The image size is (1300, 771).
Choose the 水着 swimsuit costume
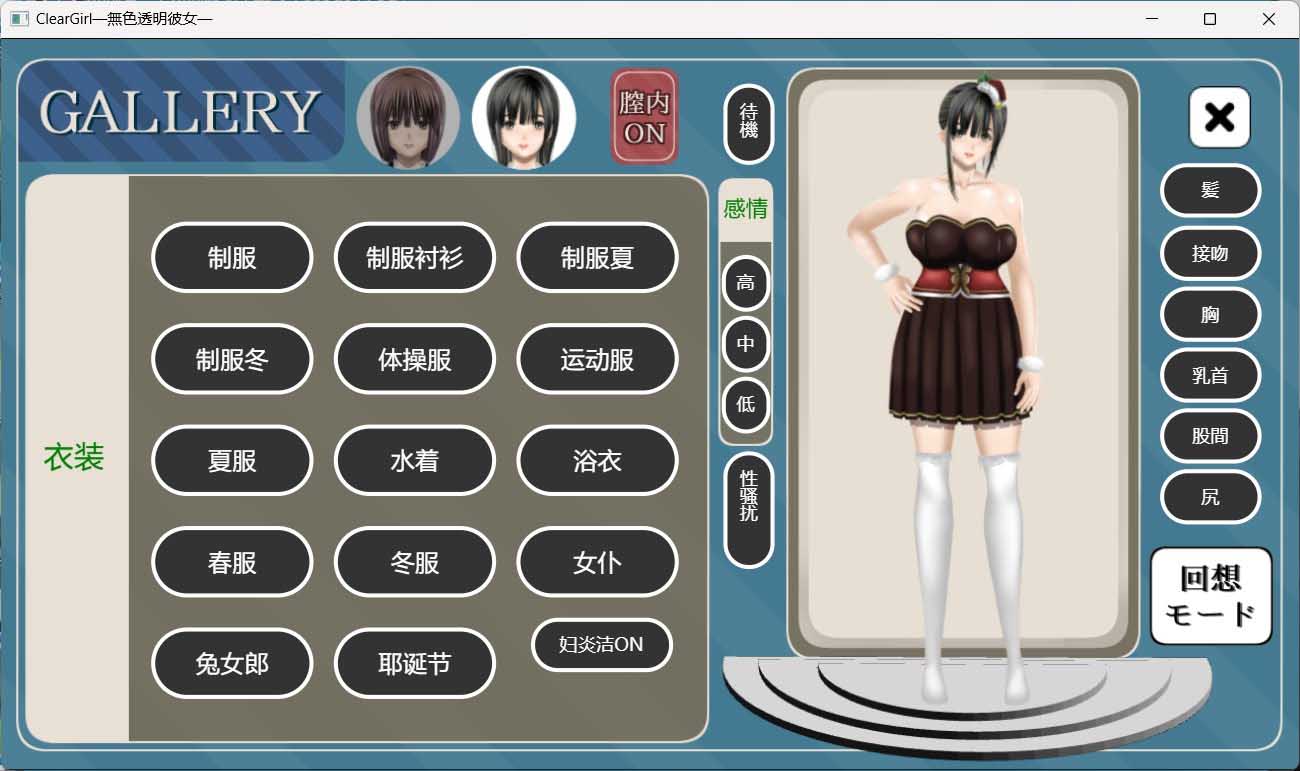click(414, 460)
